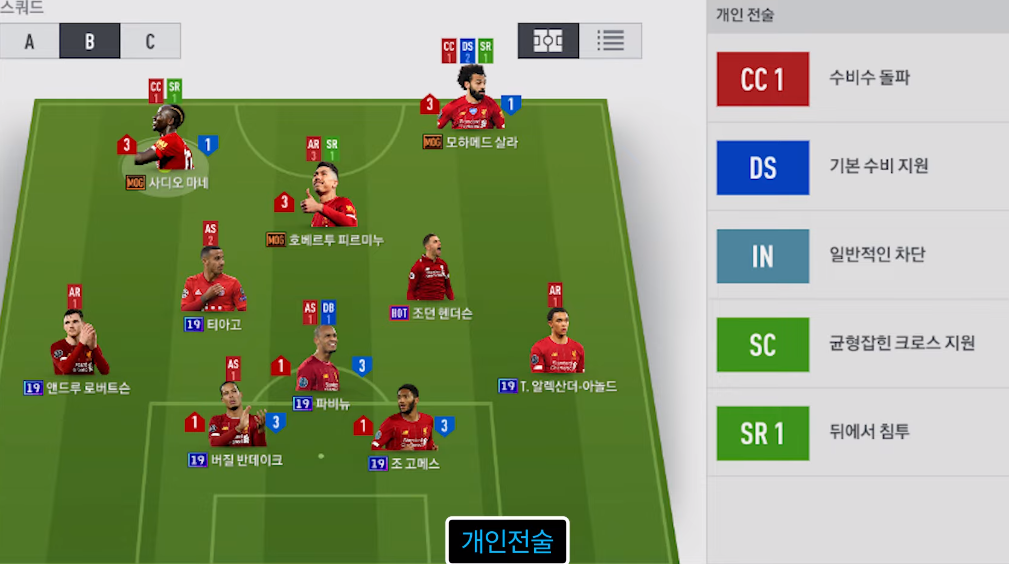This screenshot has height=564, width=1009.
Task: Pick Virgil van Dijk's player card
Action: [x=236, y=422]
